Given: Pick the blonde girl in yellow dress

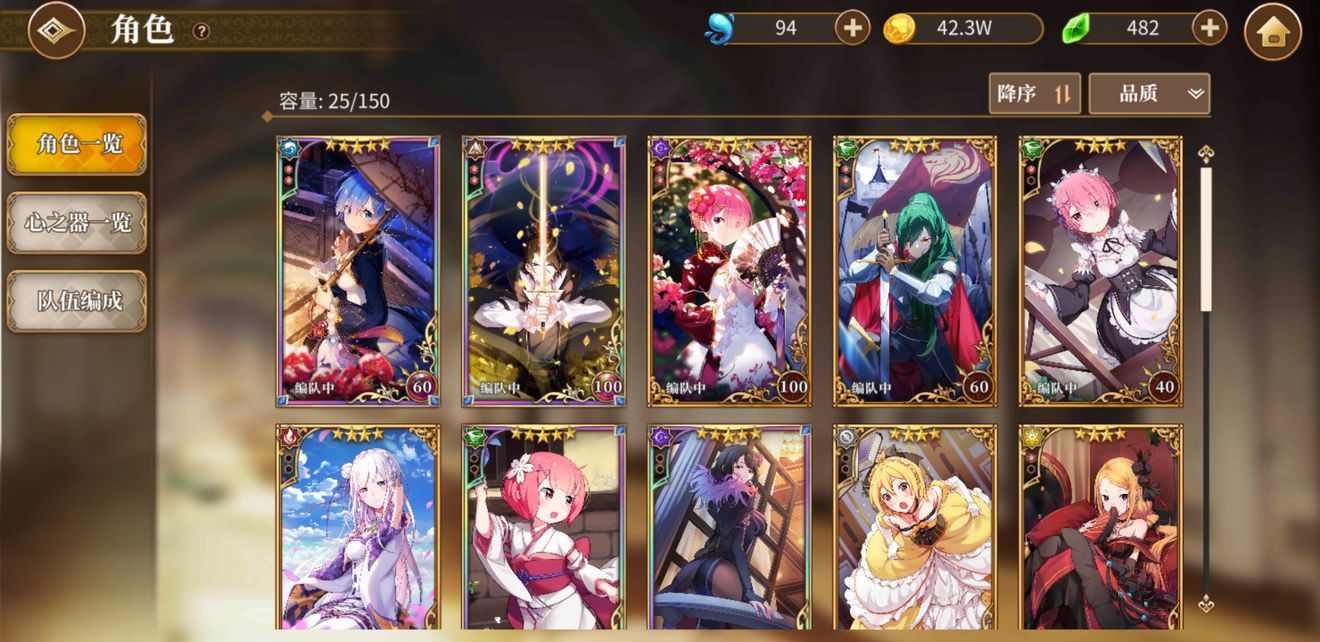Looking at the screenshot, I should [915, 528].
